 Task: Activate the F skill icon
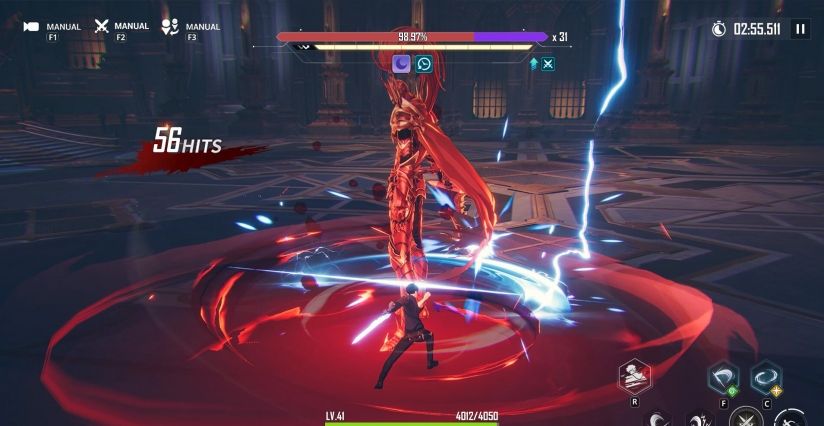point(722,377)
